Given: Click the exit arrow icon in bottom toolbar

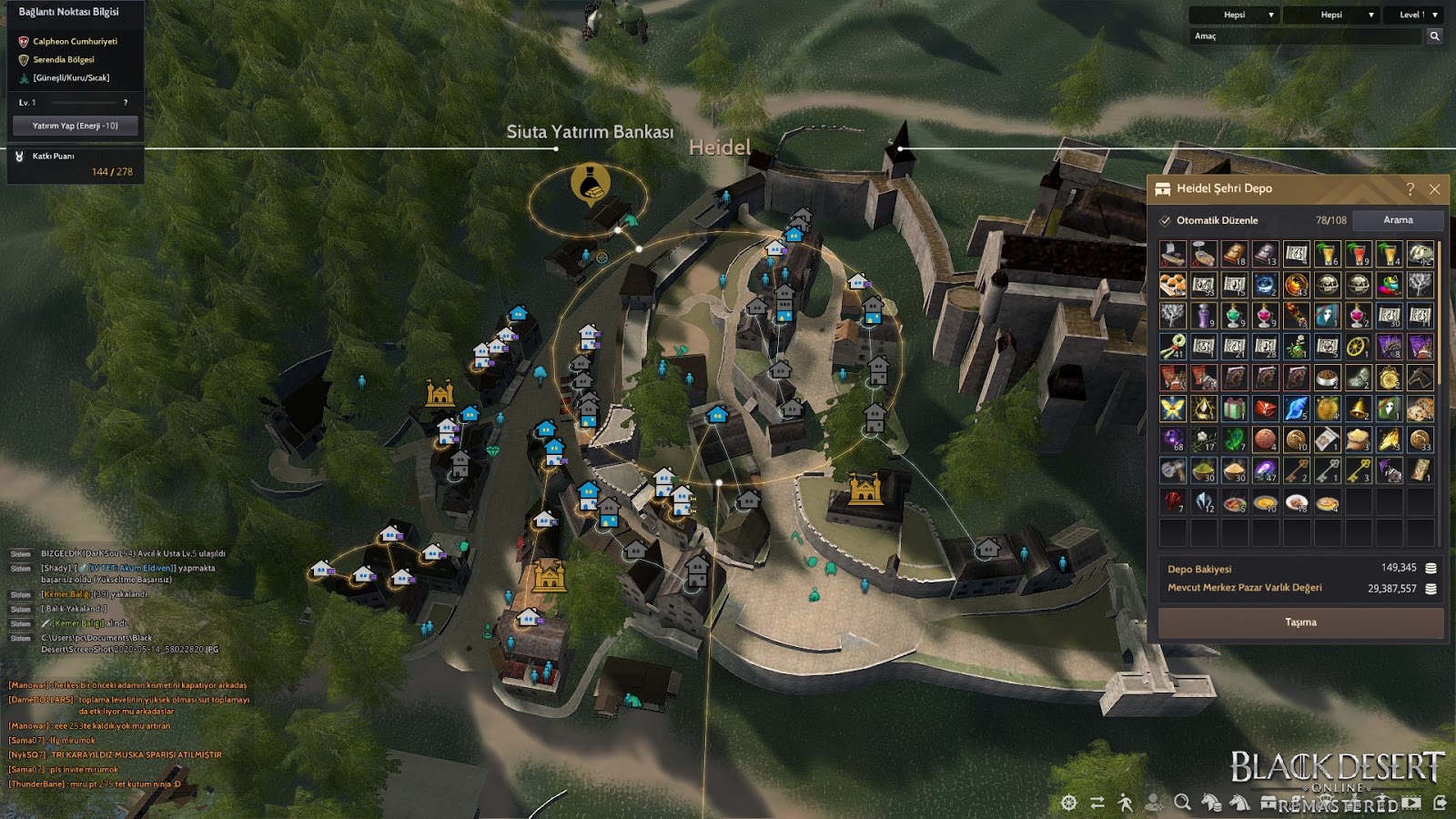Looking at the screenshot, I should [1440, 803].
